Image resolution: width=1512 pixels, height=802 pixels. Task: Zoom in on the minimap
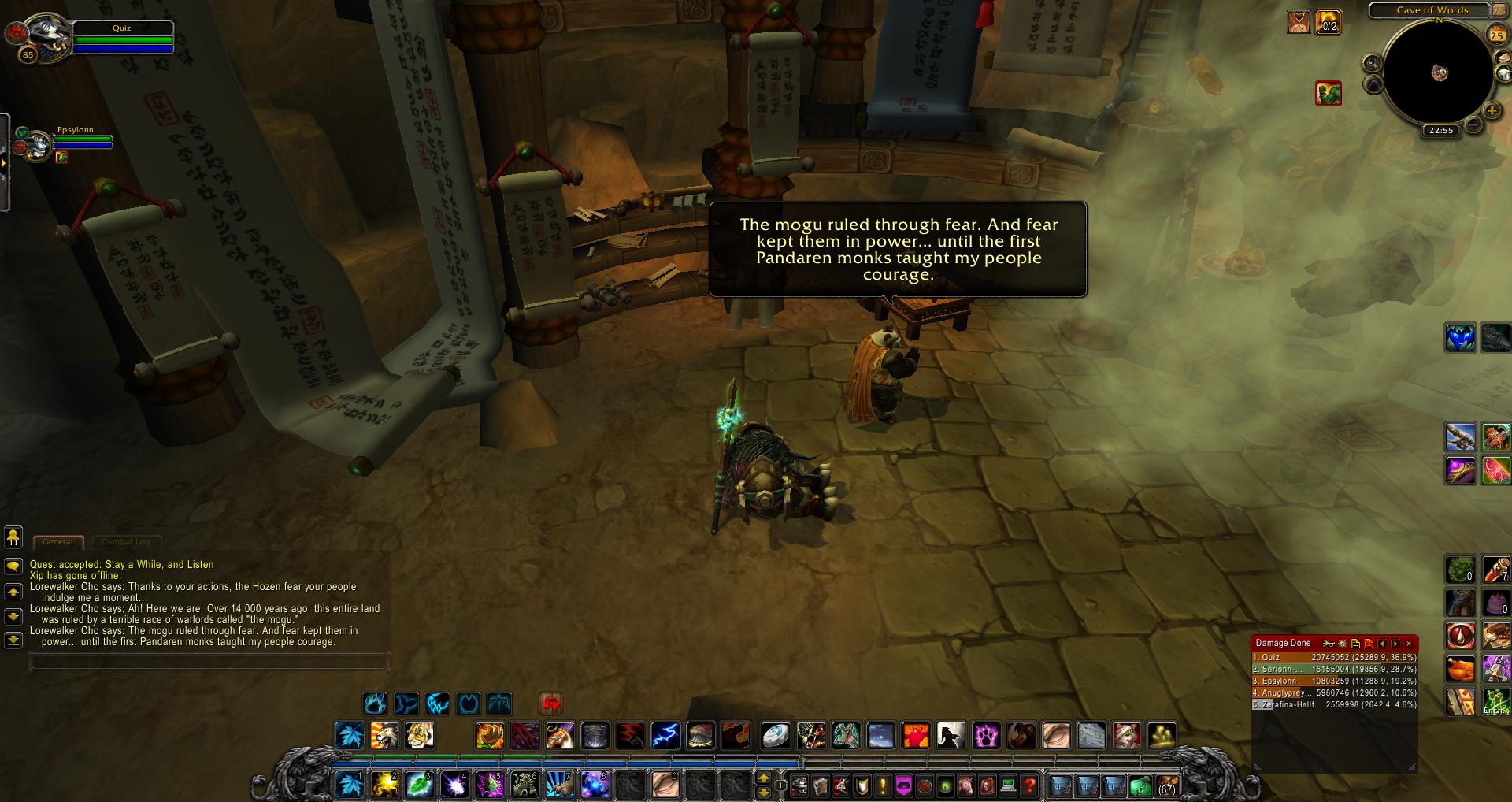pyautogui.click(x=1492, y=110)
